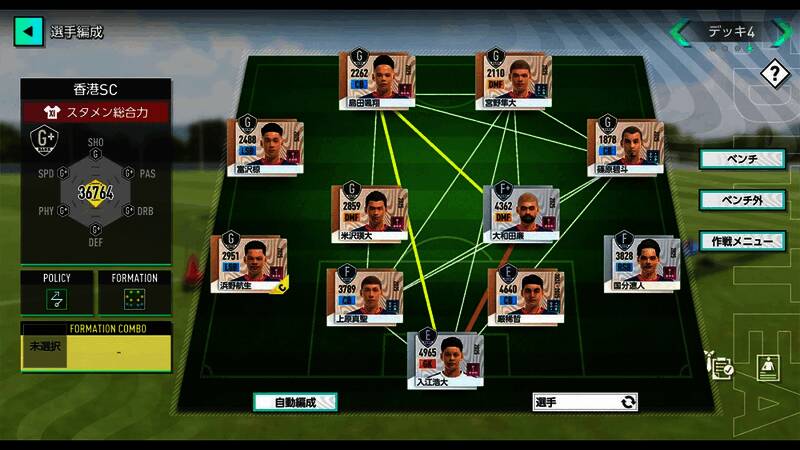This screenshot has width=800, height=450.
Task: Go back with the green arrow button
Action: (29, 31)
